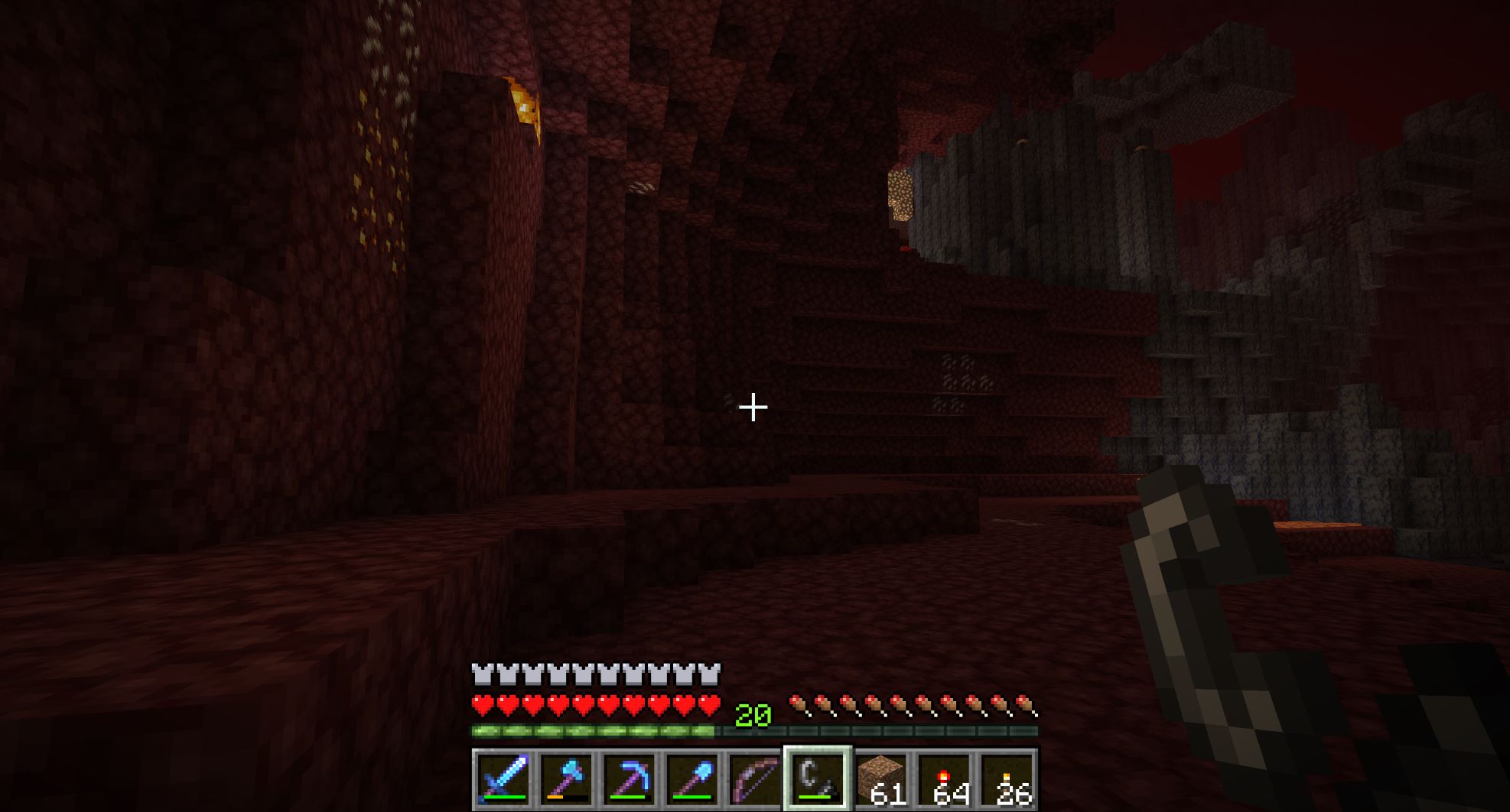1510x812 pixels.
Task: Select the diamond sword hotbar slot
Action: pos(503,779)
